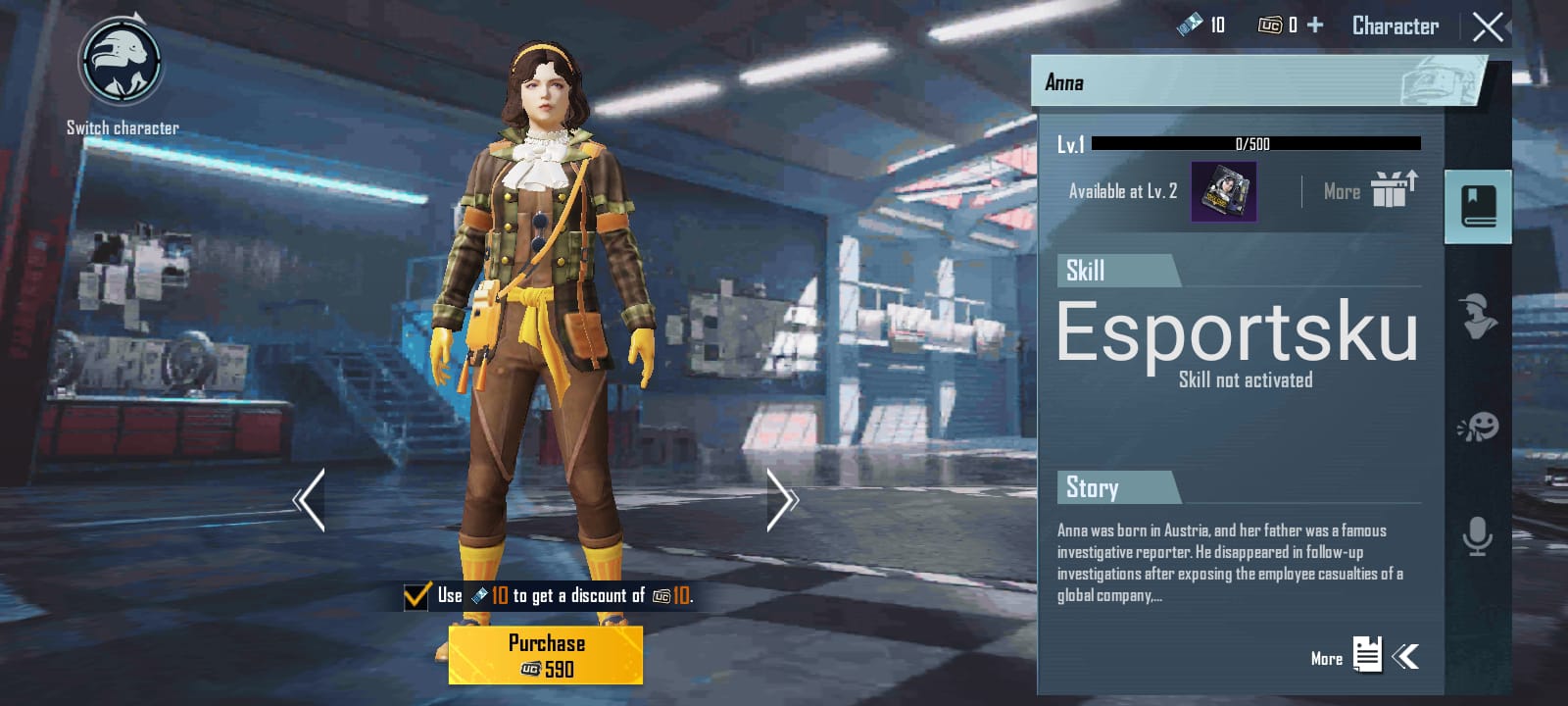1568x706 pixels.
Task: Read more of Anna's story via More
Action: (x=1325, y=659)
